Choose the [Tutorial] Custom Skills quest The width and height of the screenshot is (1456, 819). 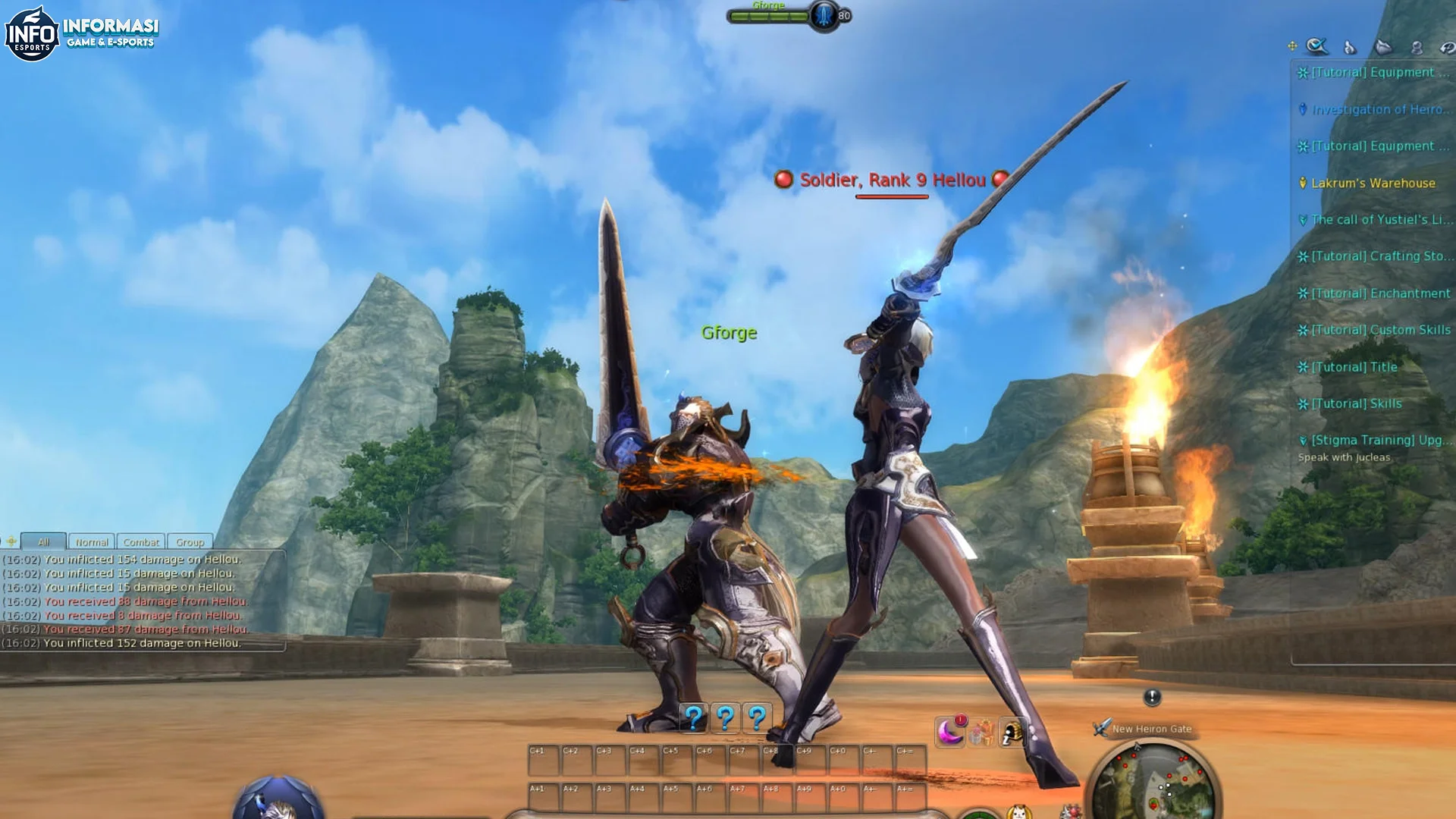point(1380,330)
